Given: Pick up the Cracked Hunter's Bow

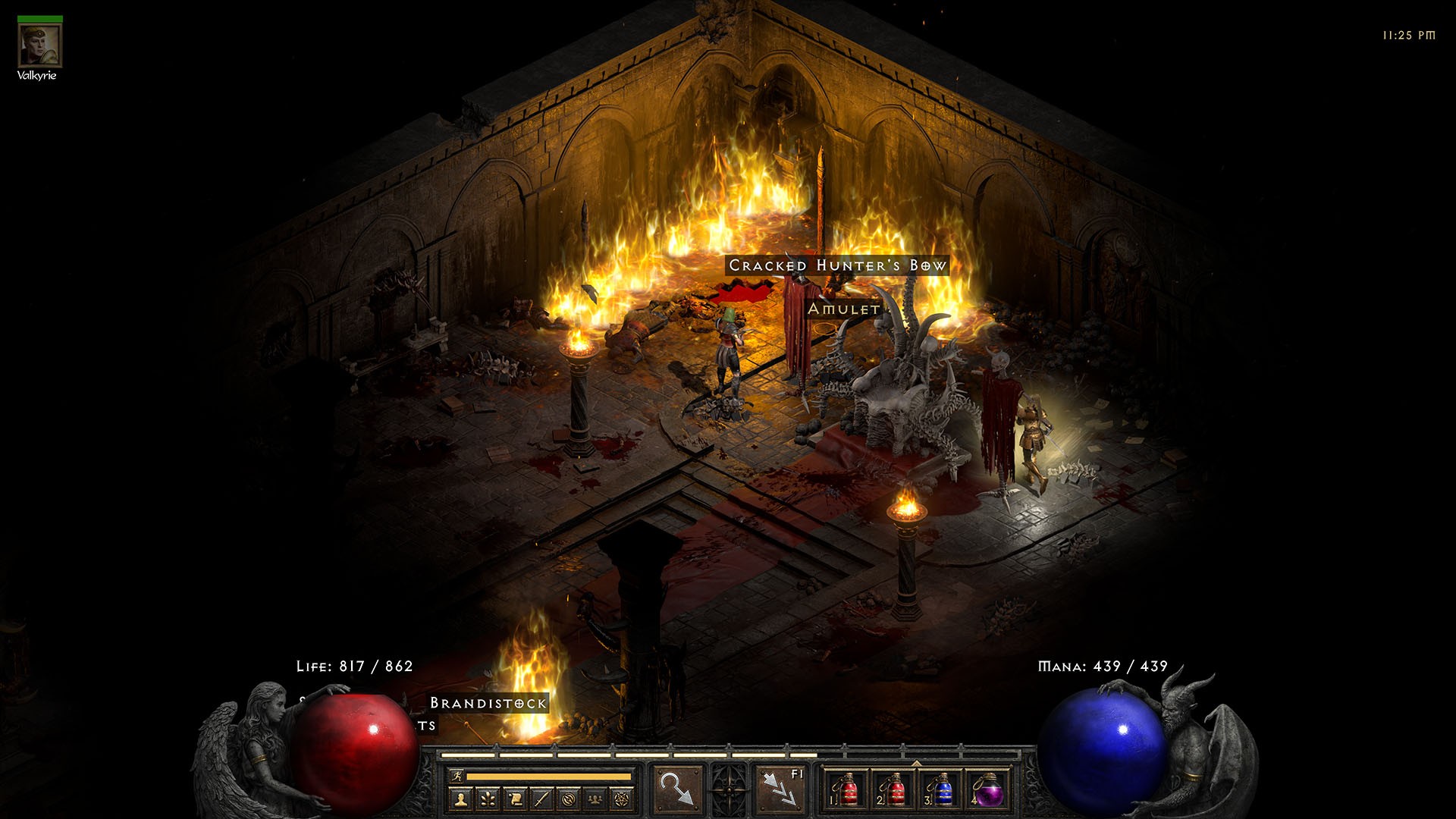Looking at the screenshot, I should tap(836, 266).
